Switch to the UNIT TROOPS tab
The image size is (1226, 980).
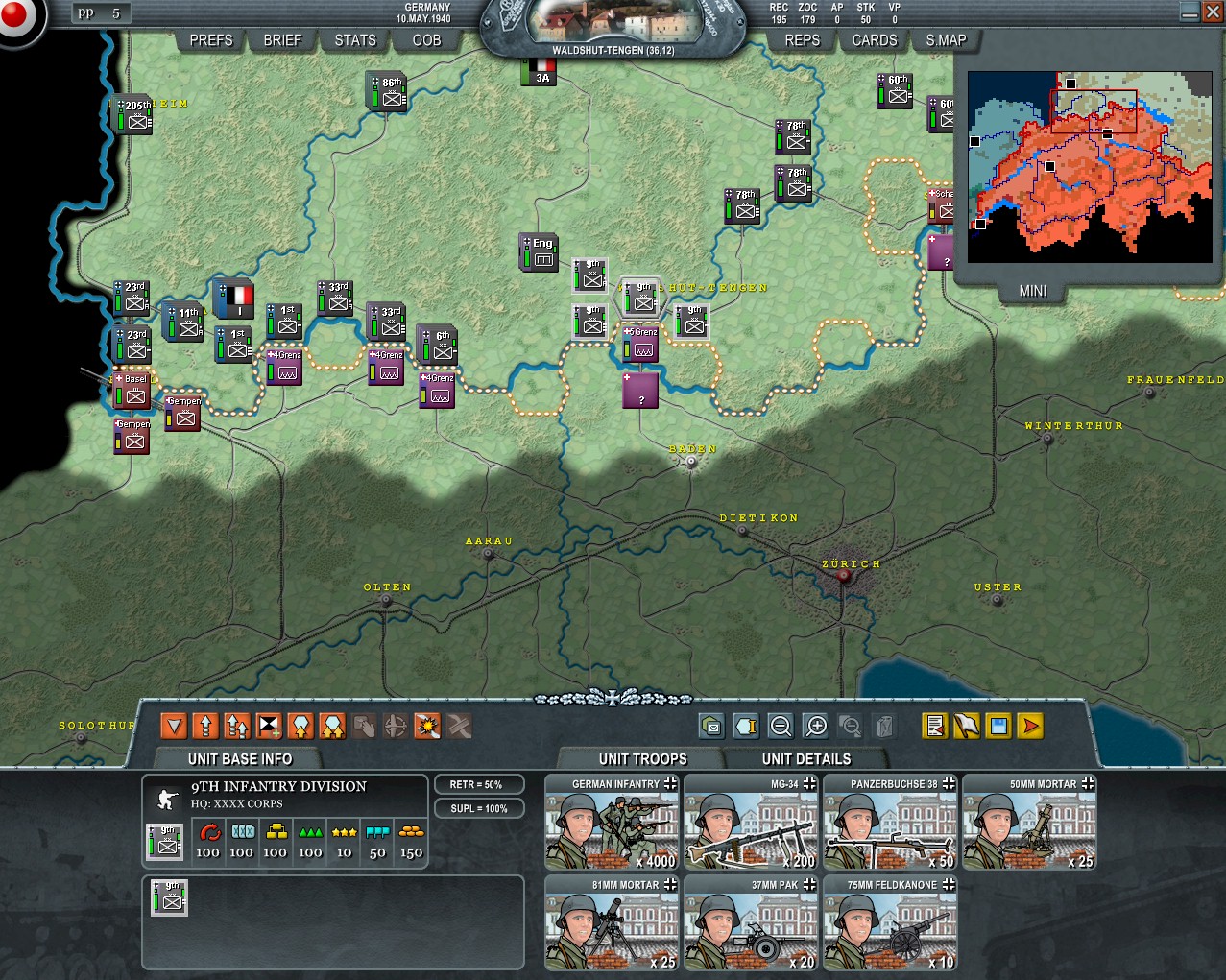(x=642, y=759)
